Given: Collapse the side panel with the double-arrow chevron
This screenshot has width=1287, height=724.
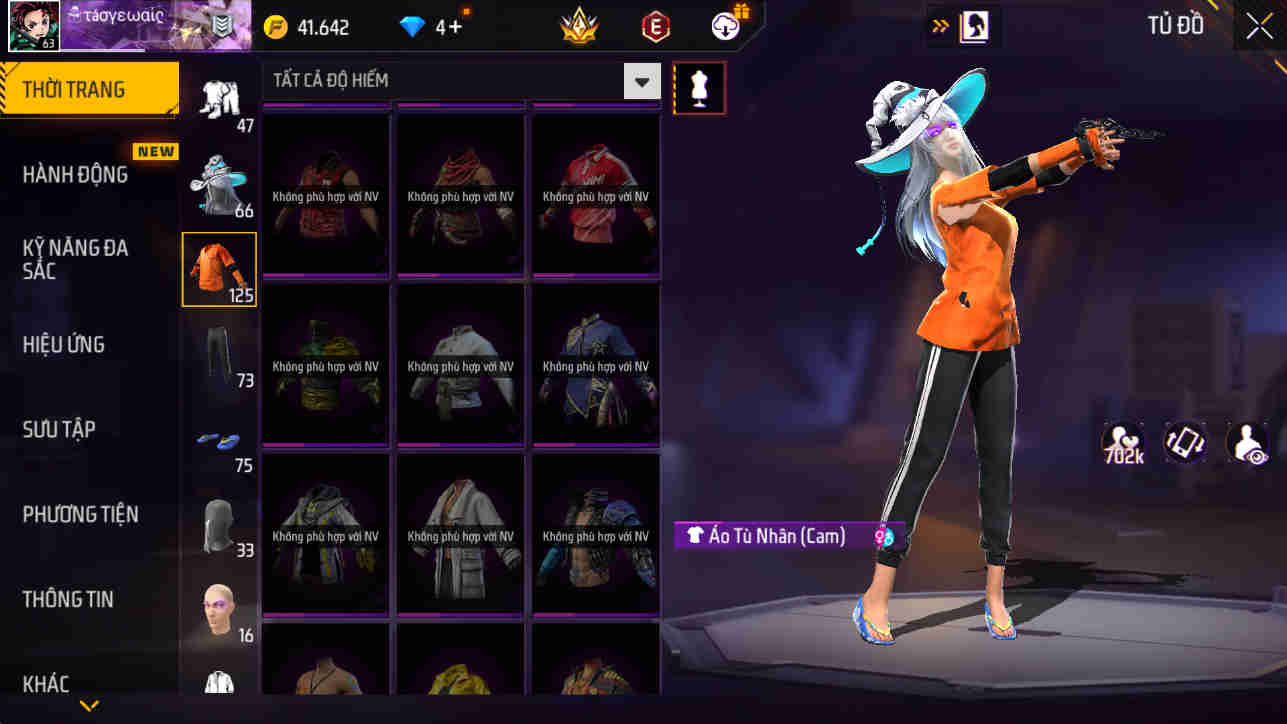Looking at the screenshot, I should click(x=938, y=25).
